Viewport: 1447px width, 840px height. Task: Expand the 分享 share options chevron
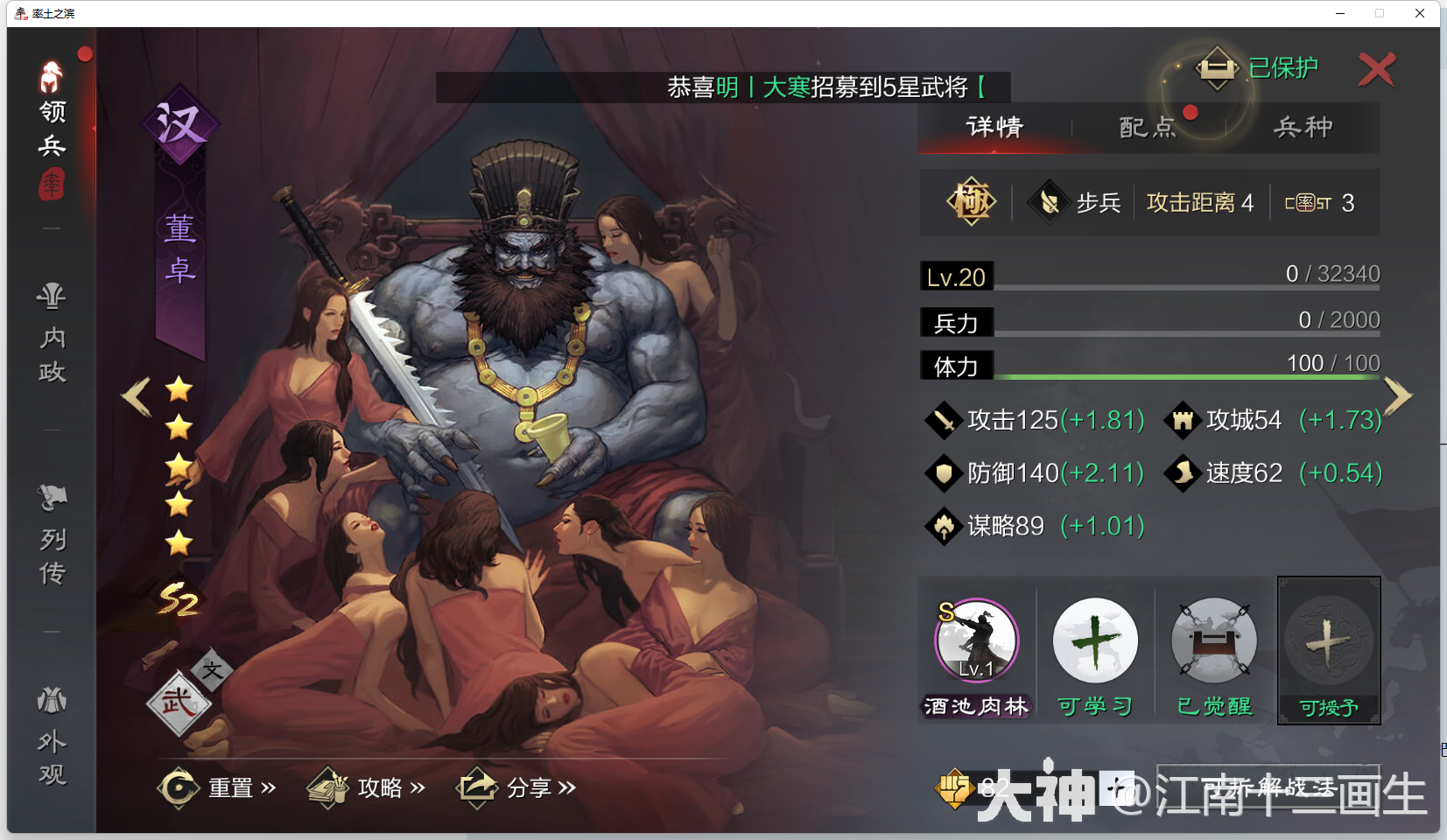[x=569, y=787]
